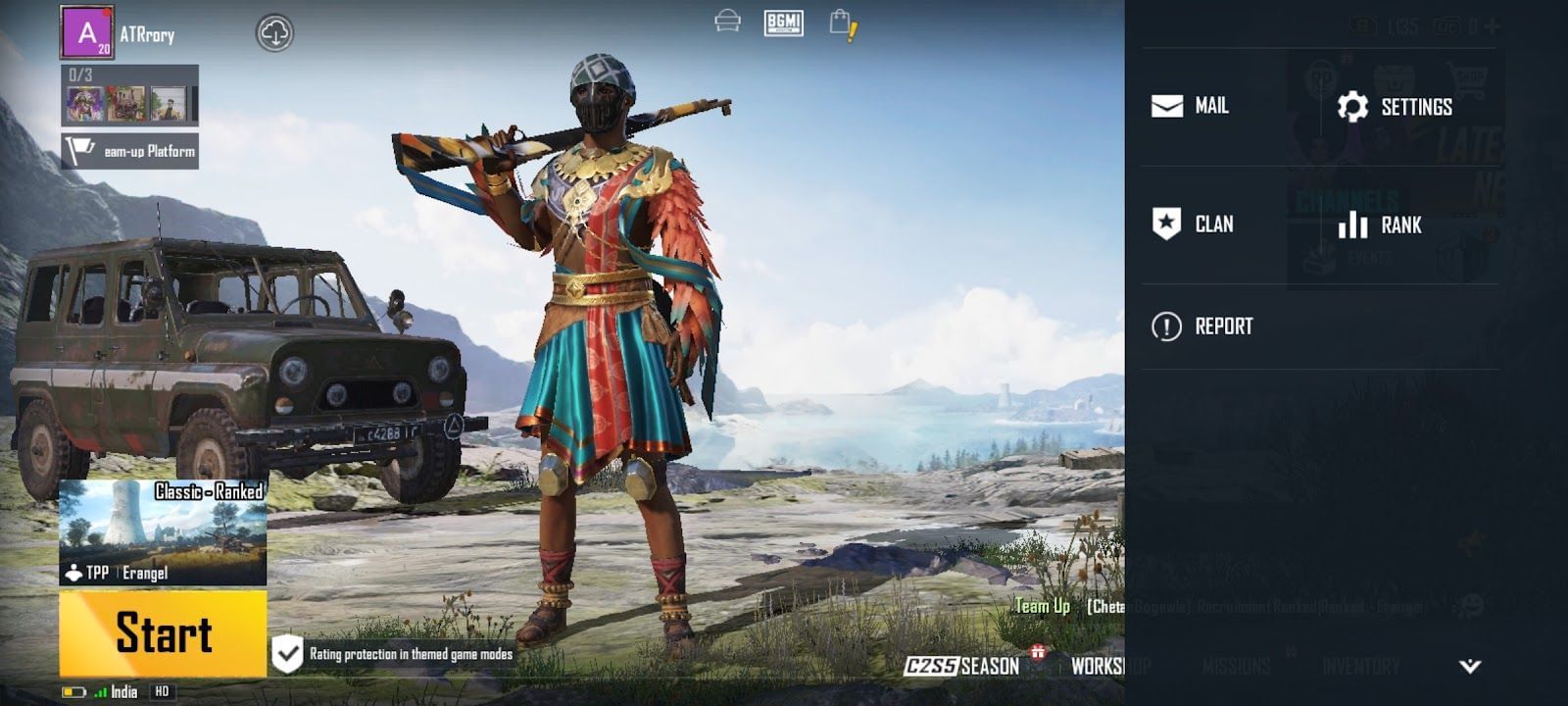Screen dimensions: 1568x706
Task: Open the Mail inbox
Action: click(x=1190, y=106)
